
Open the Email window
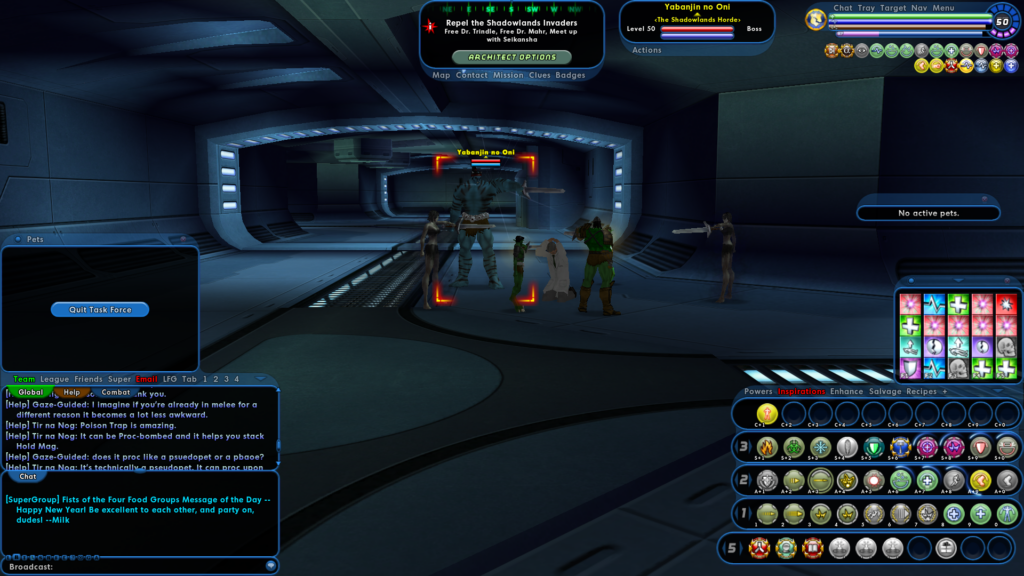(147, 379)
